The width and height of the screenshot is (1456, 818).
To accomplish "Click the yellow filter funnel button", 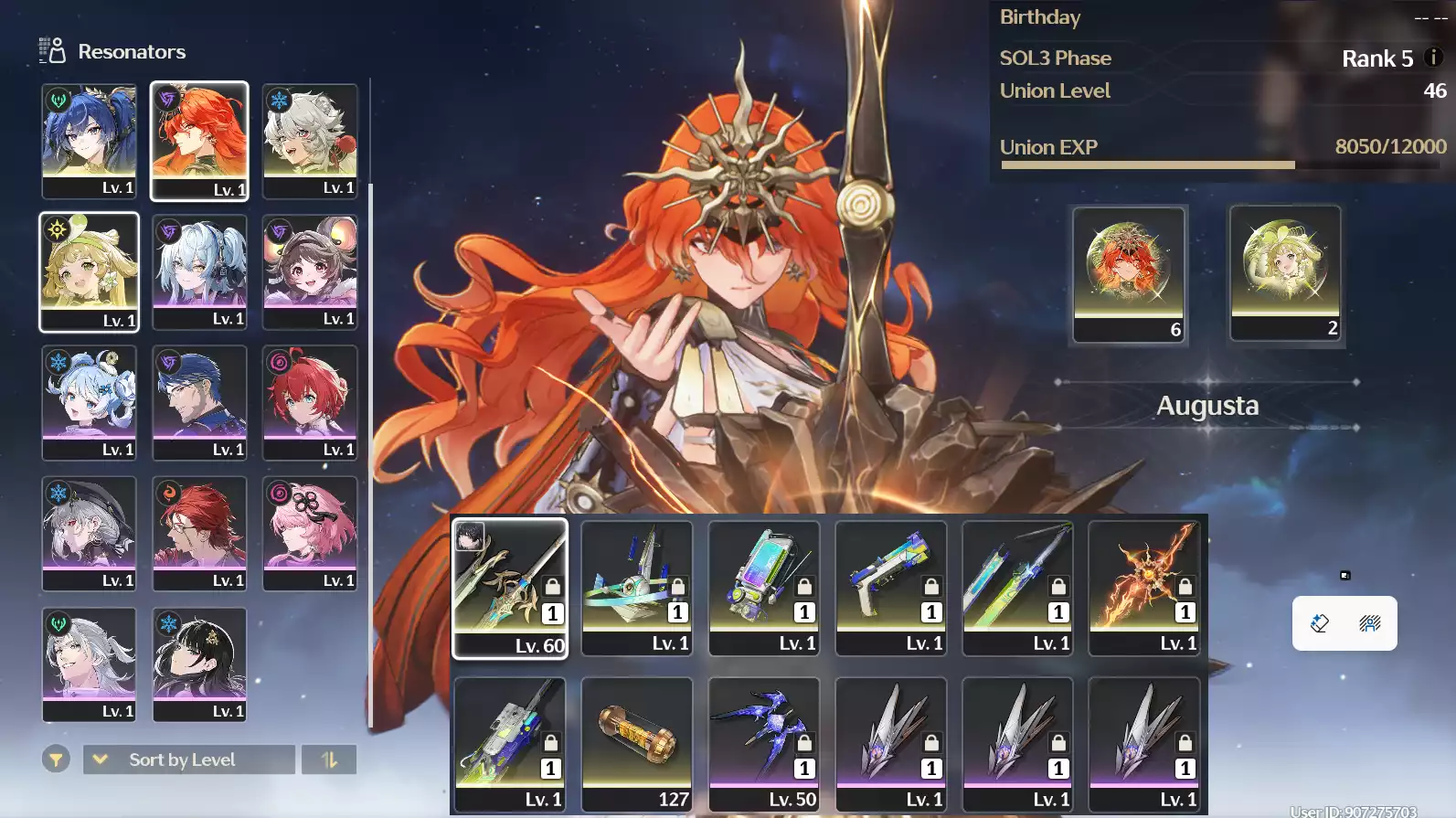I will pyautogui.click(x=56, y=760).
